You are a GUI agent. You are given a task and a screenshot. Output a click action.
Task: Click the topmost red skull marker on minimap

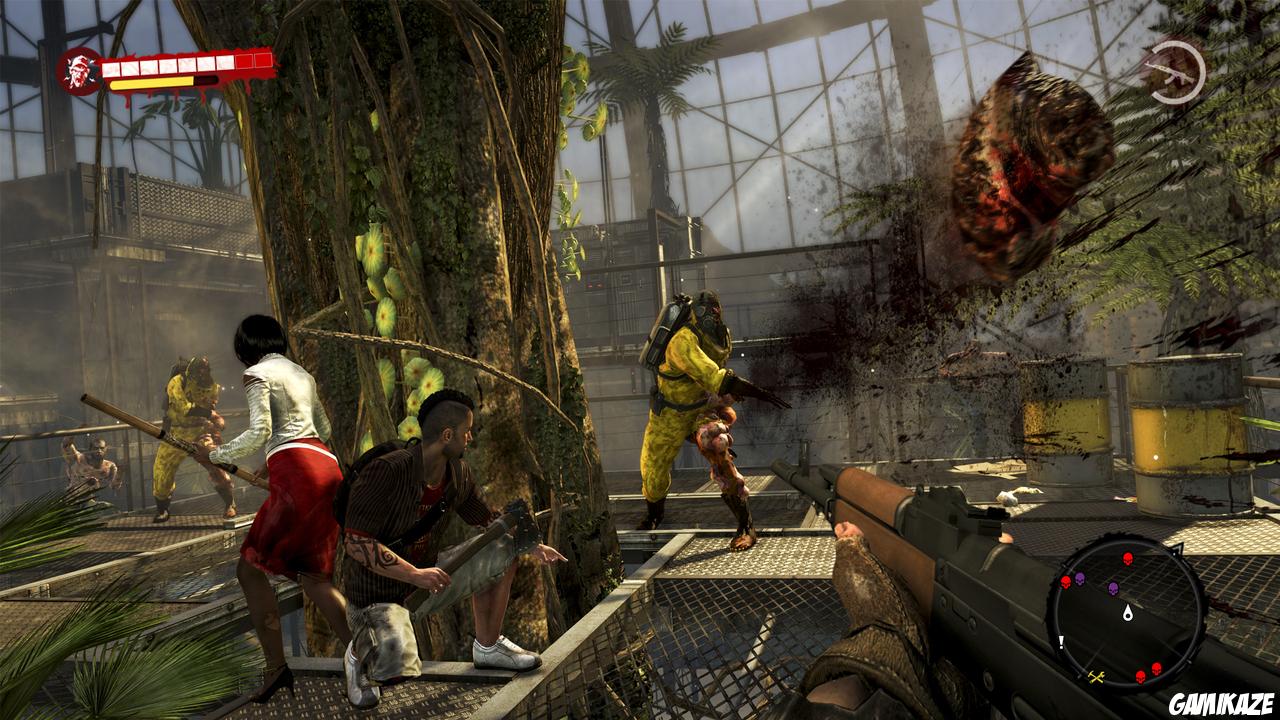click(x=1127, y=559)
